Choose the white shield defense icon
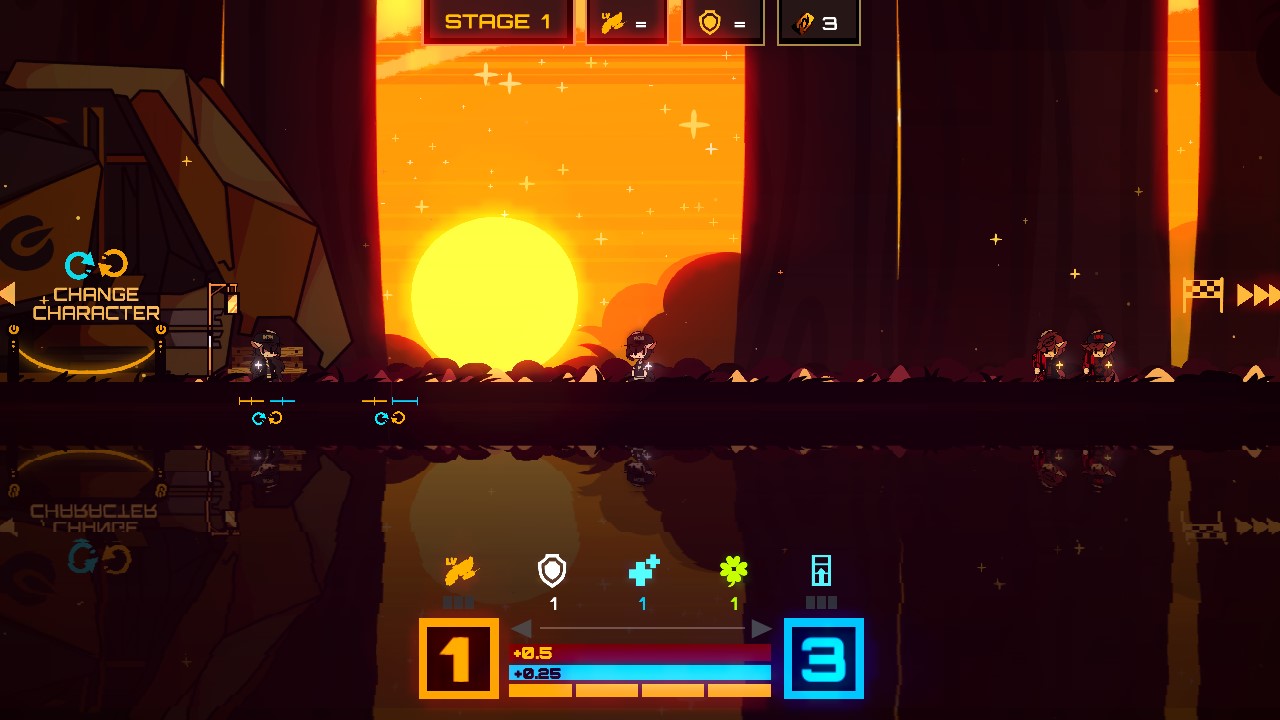The image size is (1280, 720). (552, 571)
